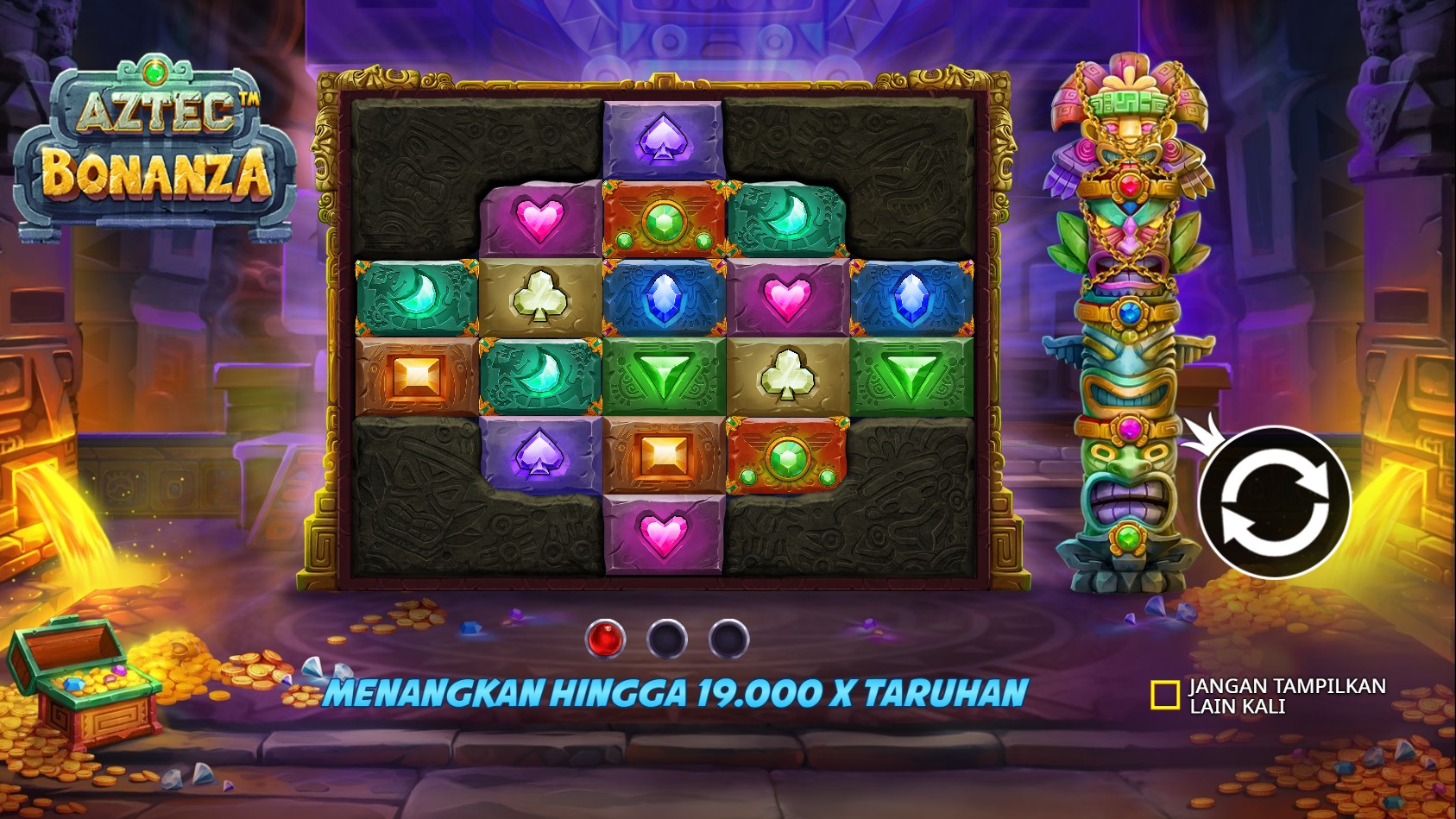This screenshot has height=819, width=1456.
Task: Click the circular arrows continue button
Action: [x=1274, y=501]
